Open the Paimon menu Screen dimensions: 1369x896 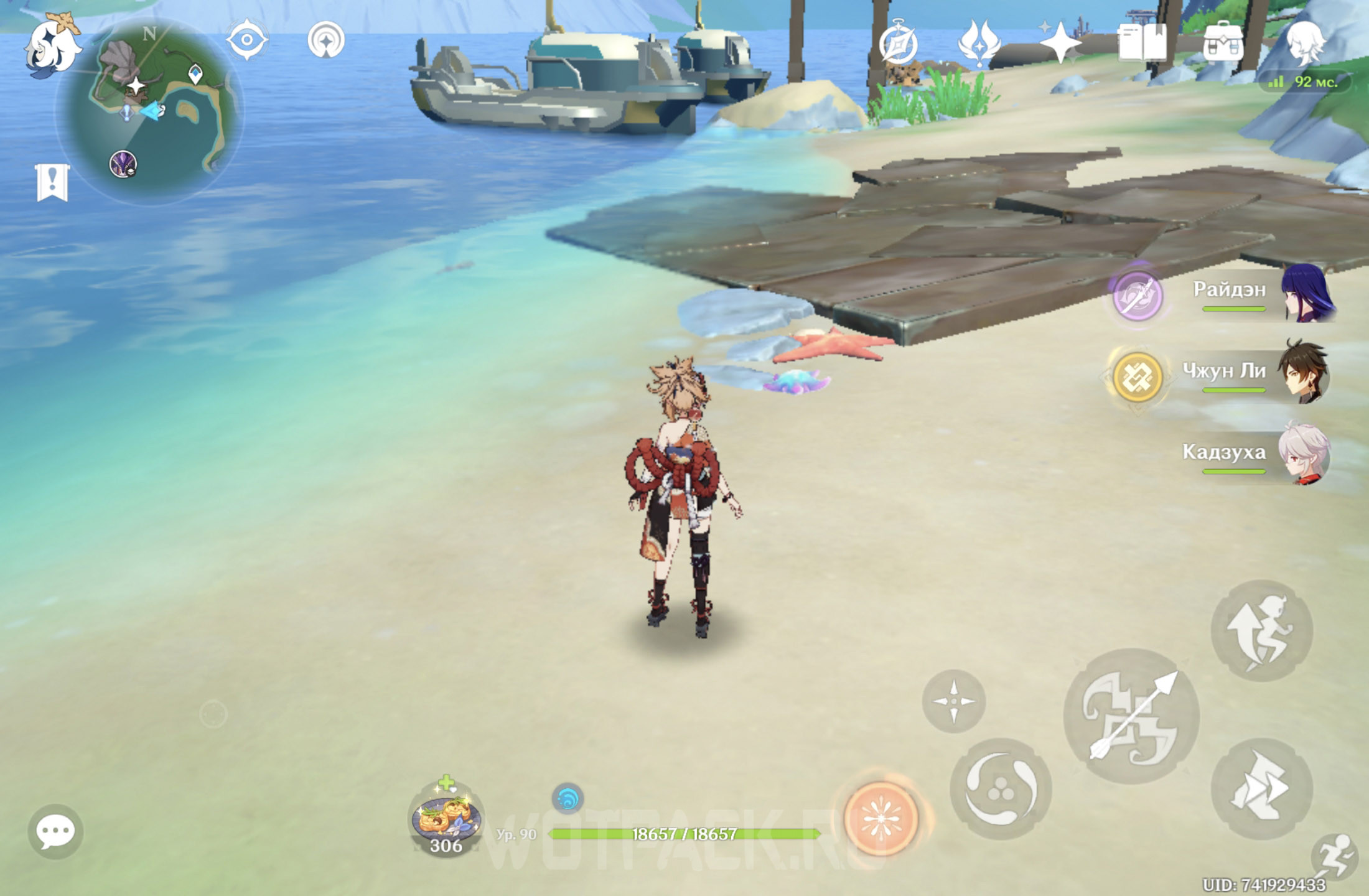pyautogui.click(x=52, y=47)
